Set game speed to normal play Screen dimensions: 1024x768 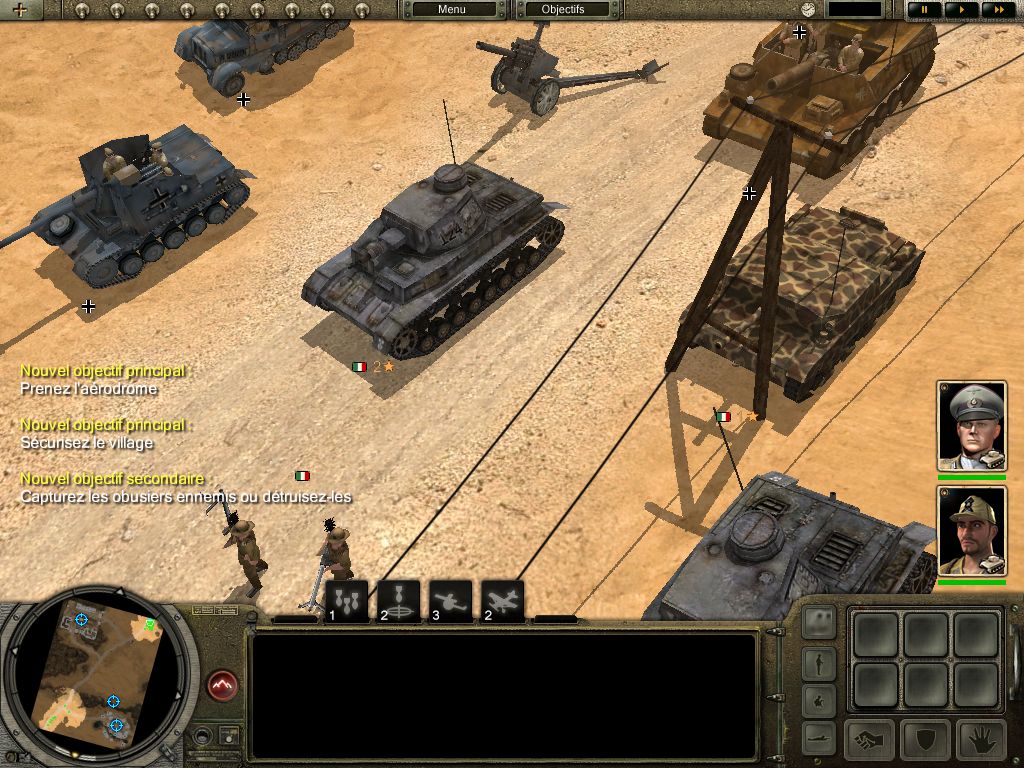click(x=961, y=10)
